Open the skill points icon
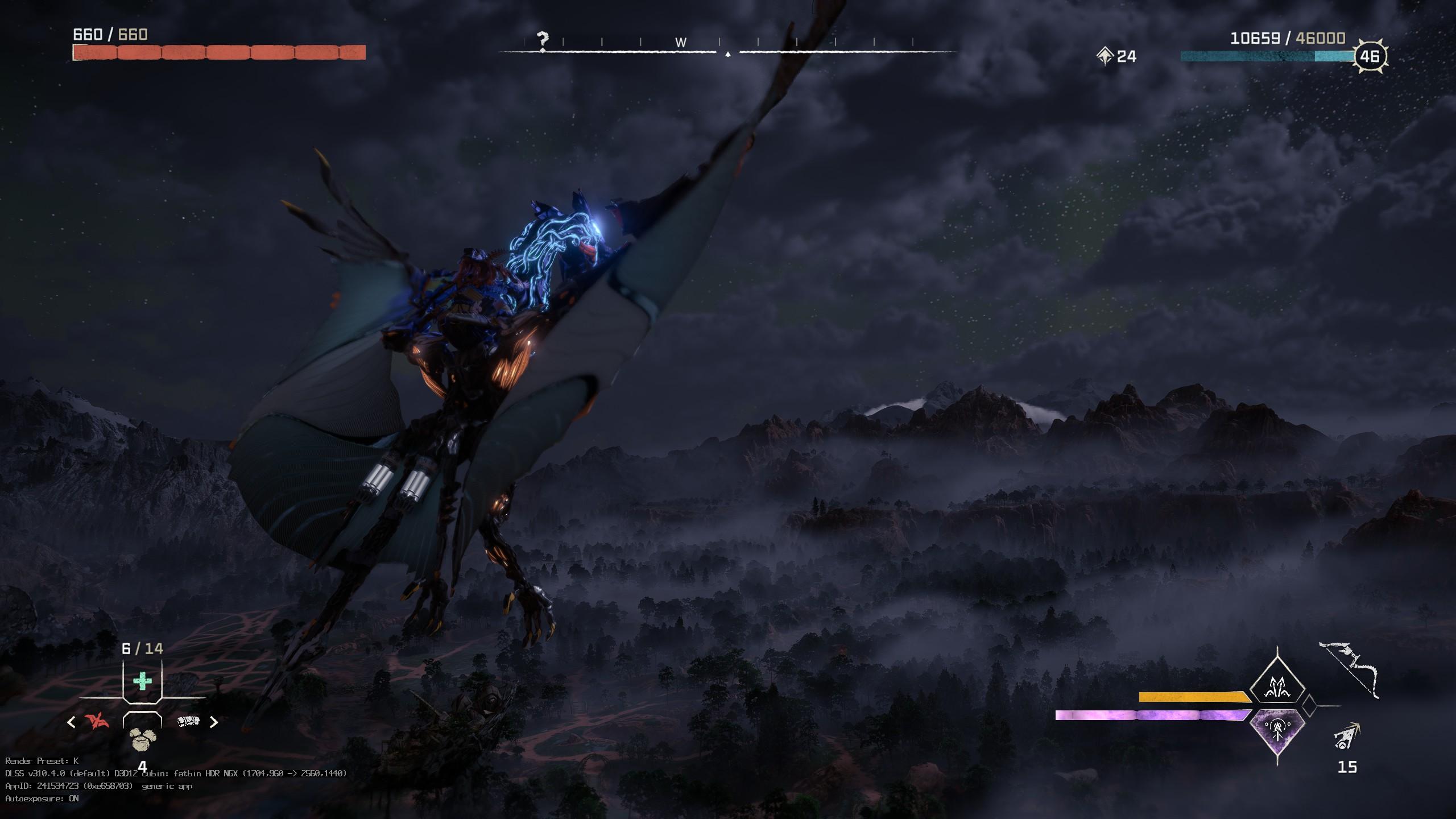1456x819 pixels. (x=1105, y=56)
